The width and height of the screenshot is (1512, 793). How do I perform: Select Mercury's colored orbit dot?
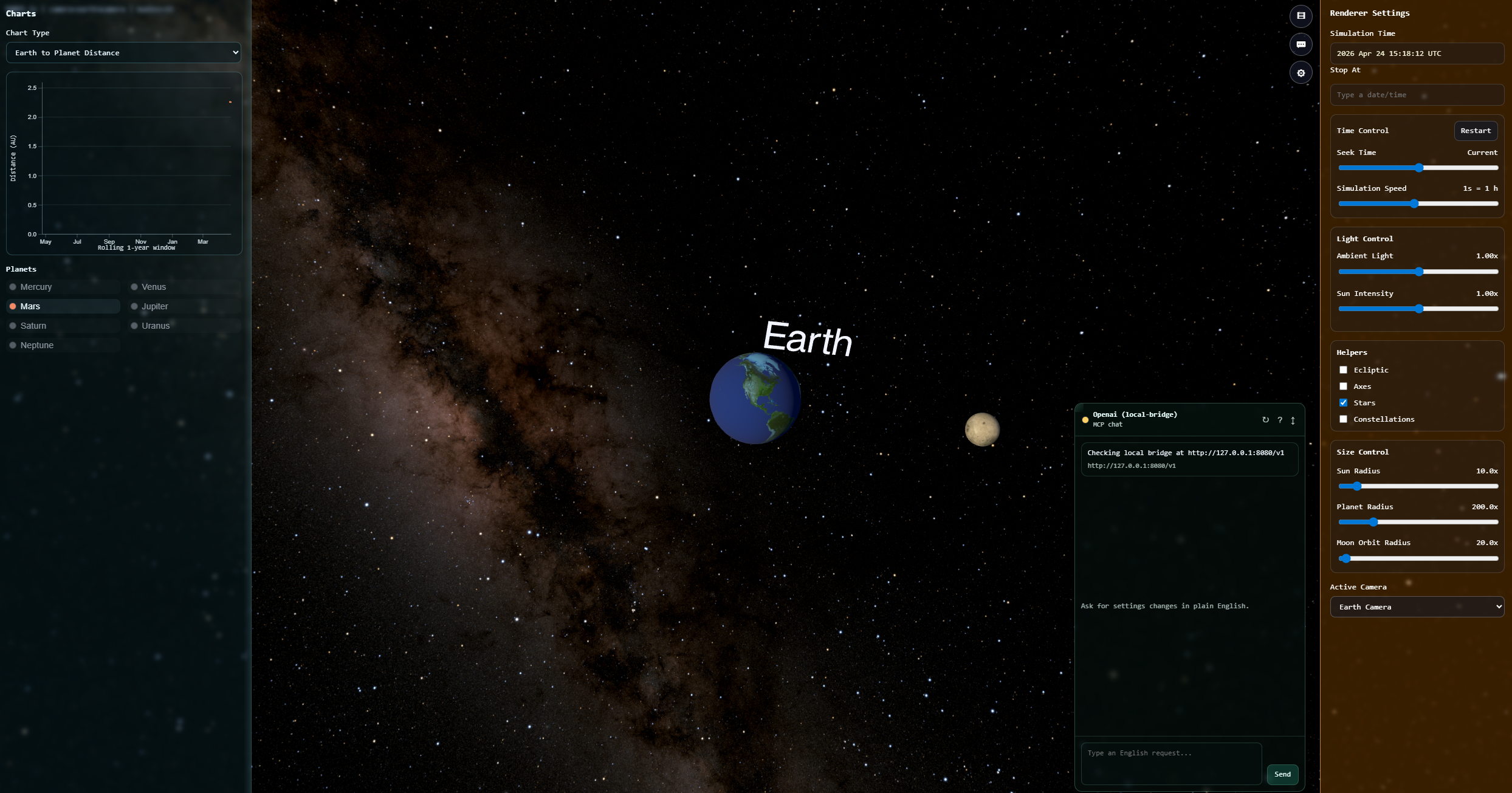13,286
